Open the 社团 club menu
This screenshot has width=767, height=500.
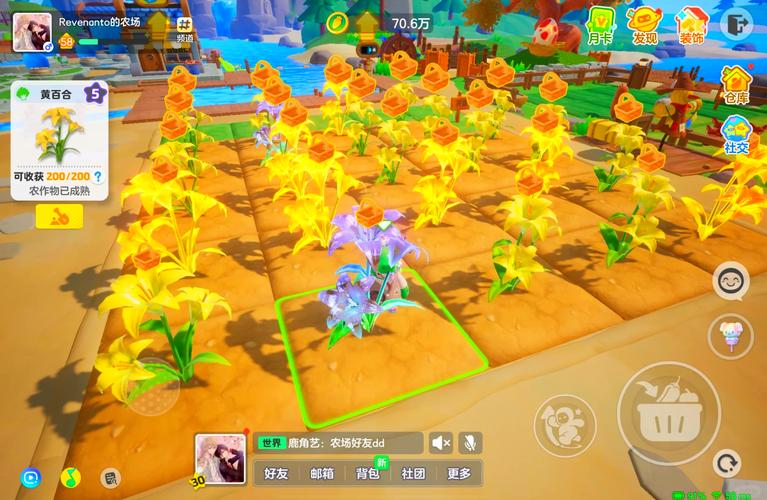(x=414, y=473)
